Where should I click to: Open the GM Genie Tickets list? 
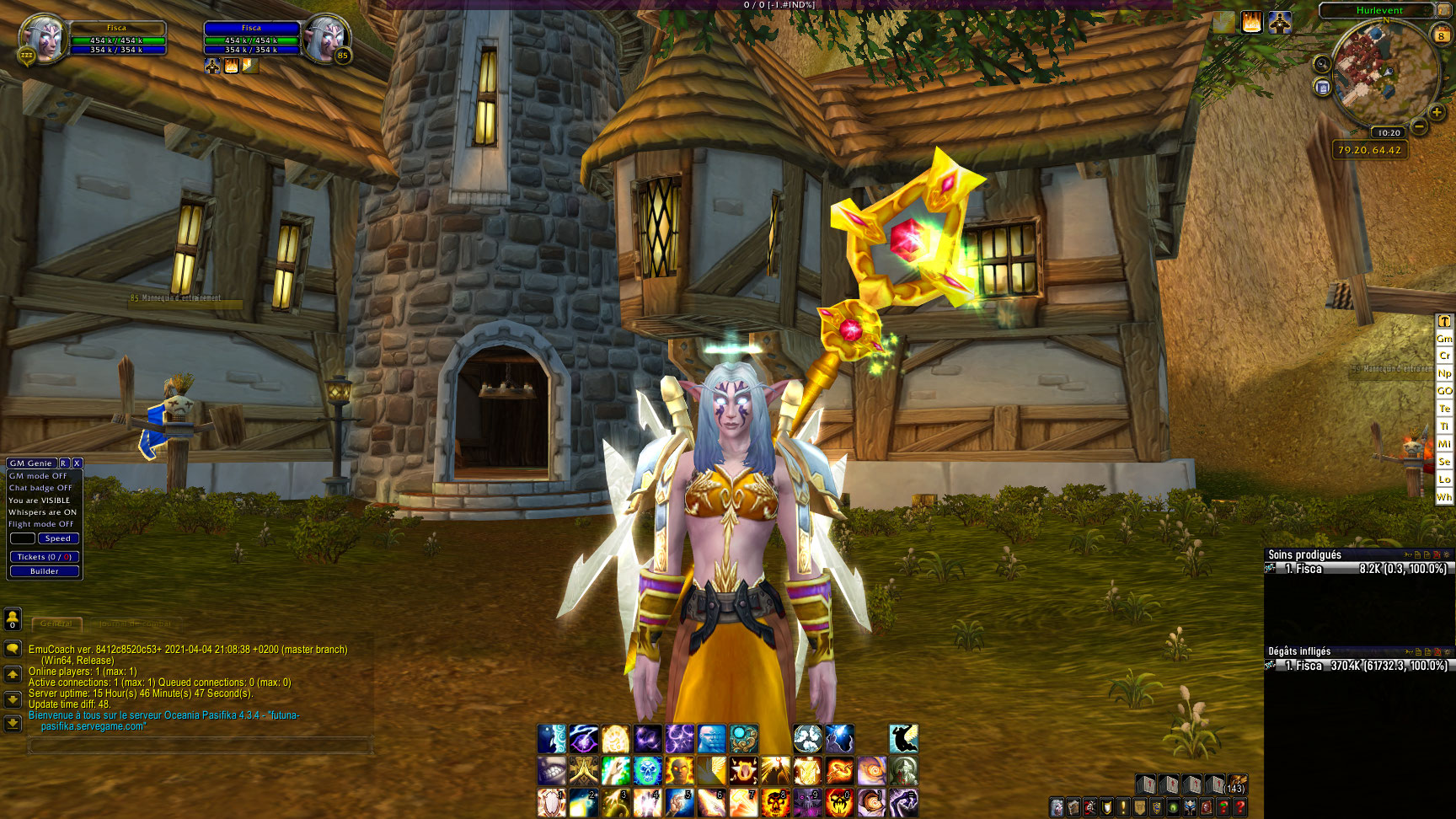click(45, 557)
